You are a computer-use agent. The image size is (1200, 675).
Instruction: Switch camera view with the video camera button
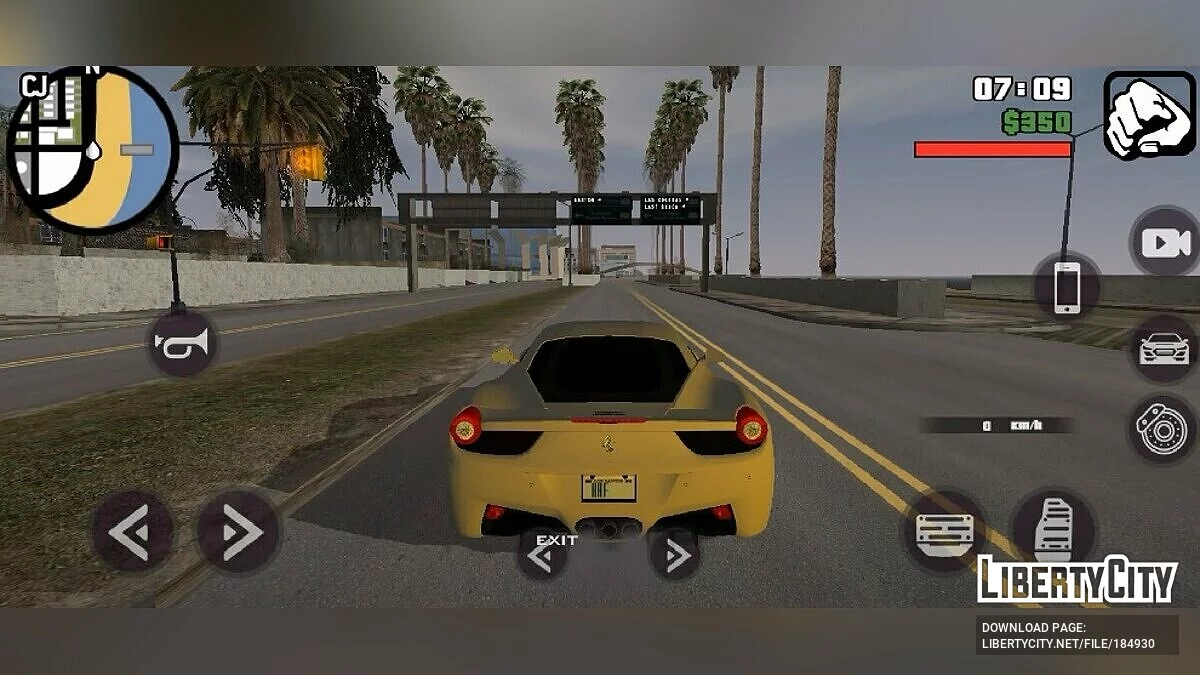coord(1165,242)
